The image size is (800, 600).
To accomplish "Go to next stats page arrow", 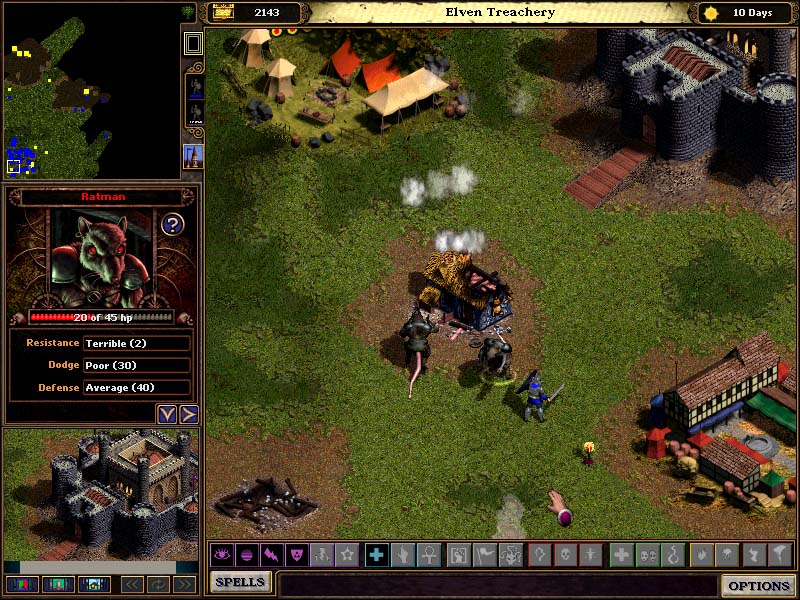I will [188, 414].
